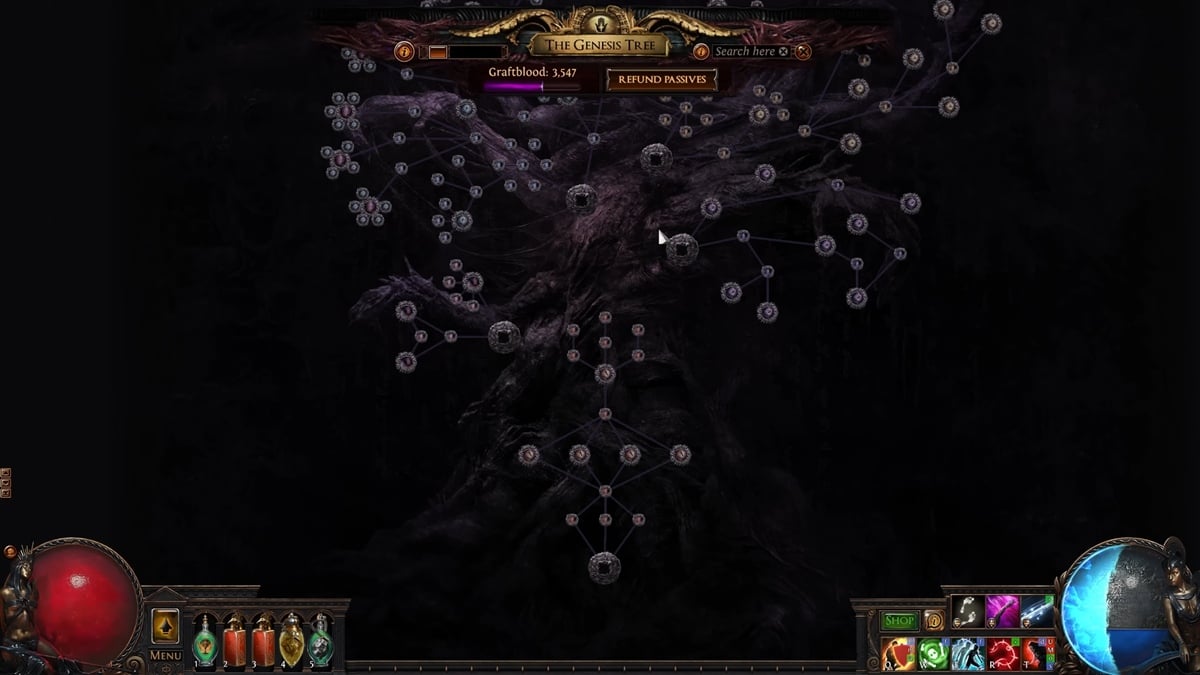Use the first green flask
This screenshot has height=675, width=1200.
[205, 640]
